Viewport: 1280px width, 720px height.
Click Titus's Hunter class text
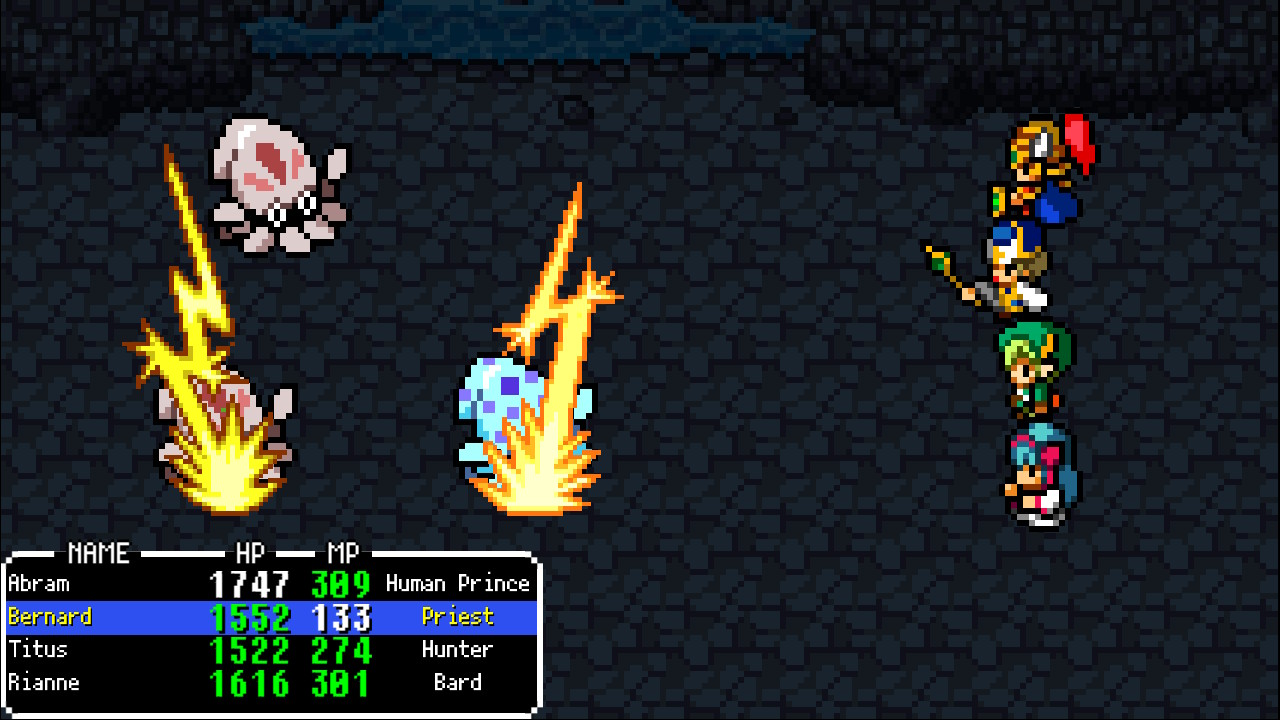[x=459, y=649]
